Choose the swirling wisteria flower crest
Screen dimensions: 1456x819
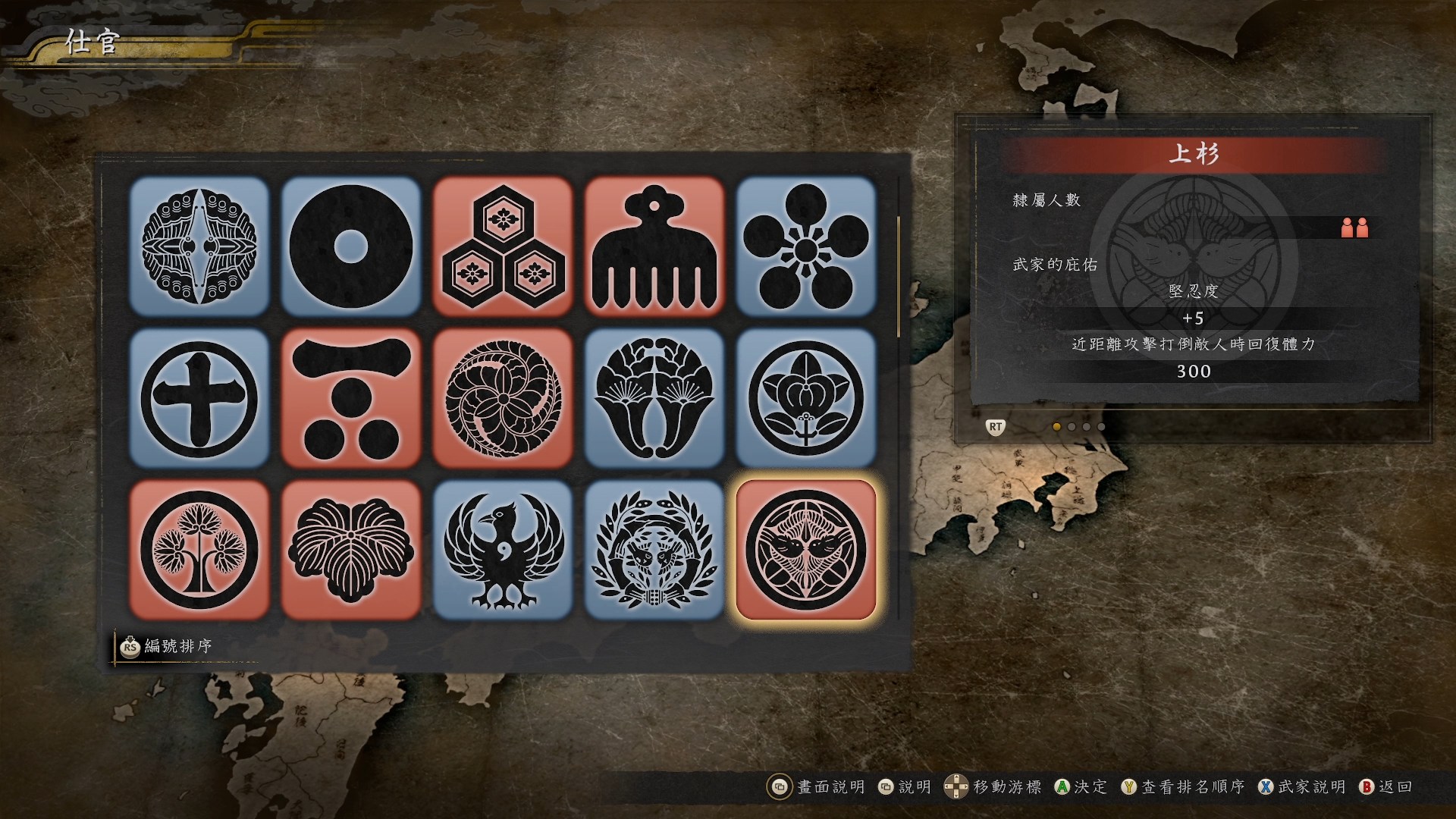[503, 398]
